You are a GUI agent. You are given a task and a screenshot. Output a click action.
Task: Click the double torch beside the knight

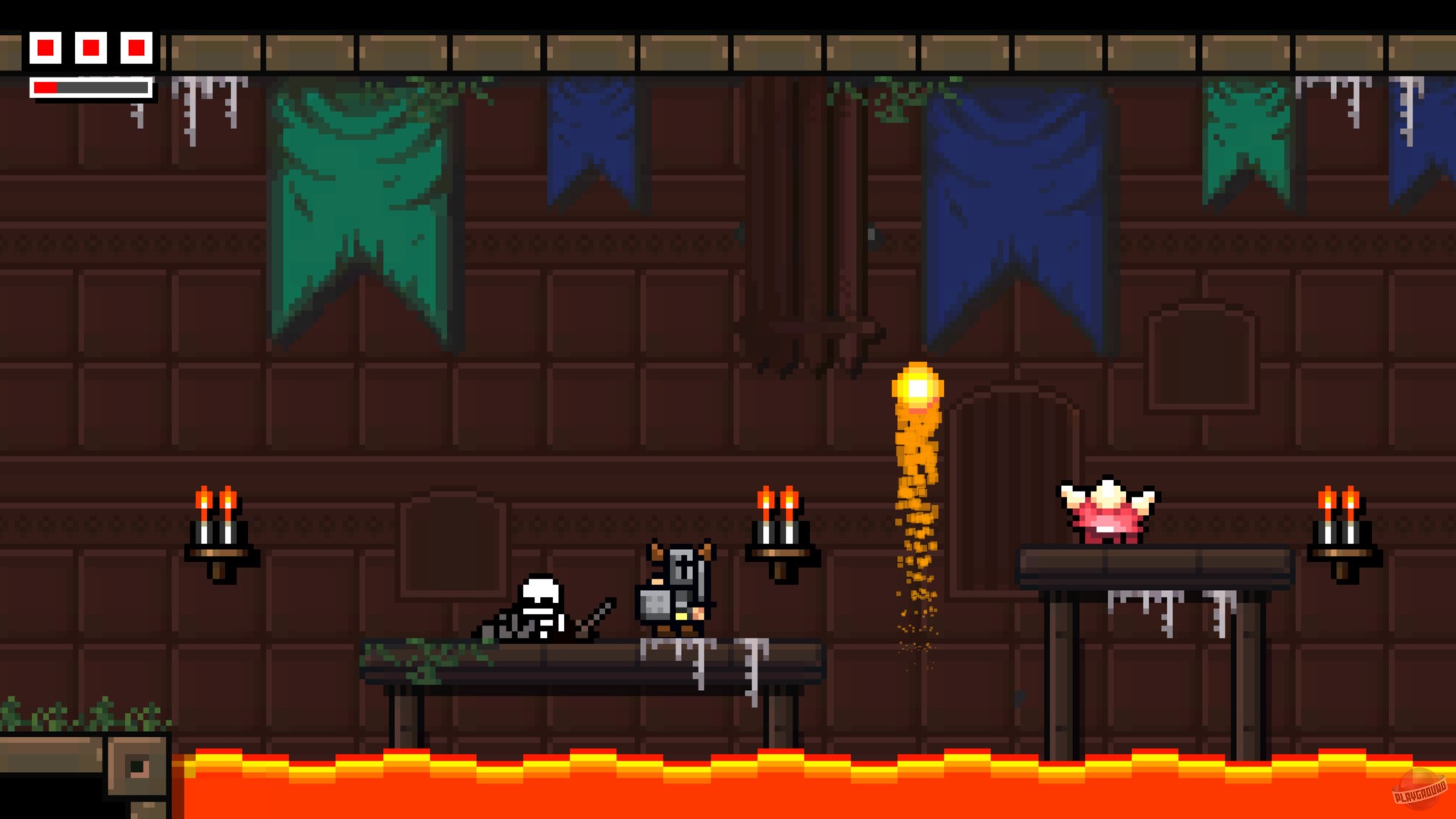781,531
